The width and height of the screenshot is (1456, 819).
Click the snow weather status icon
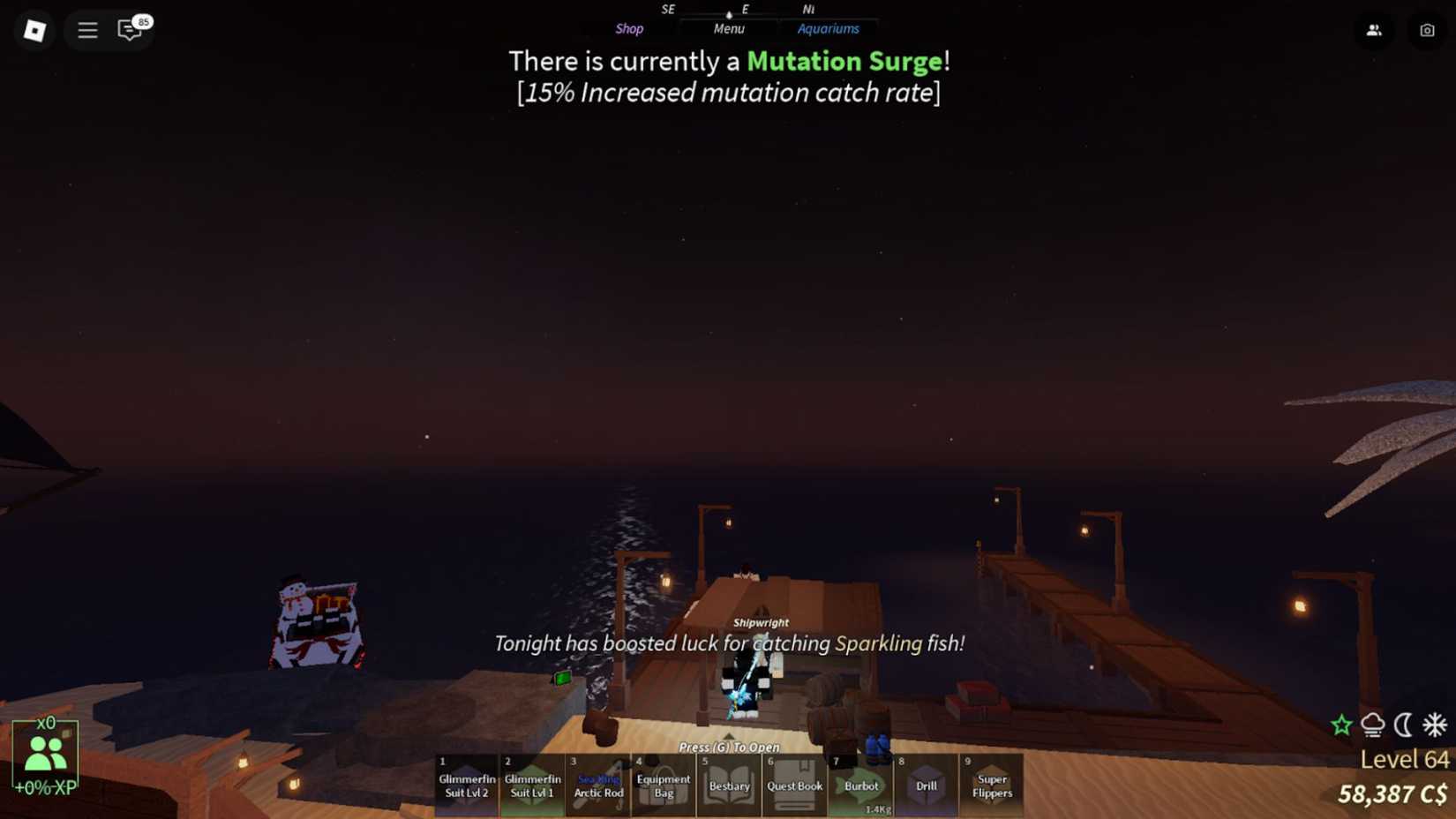(x=1372, y=725)
